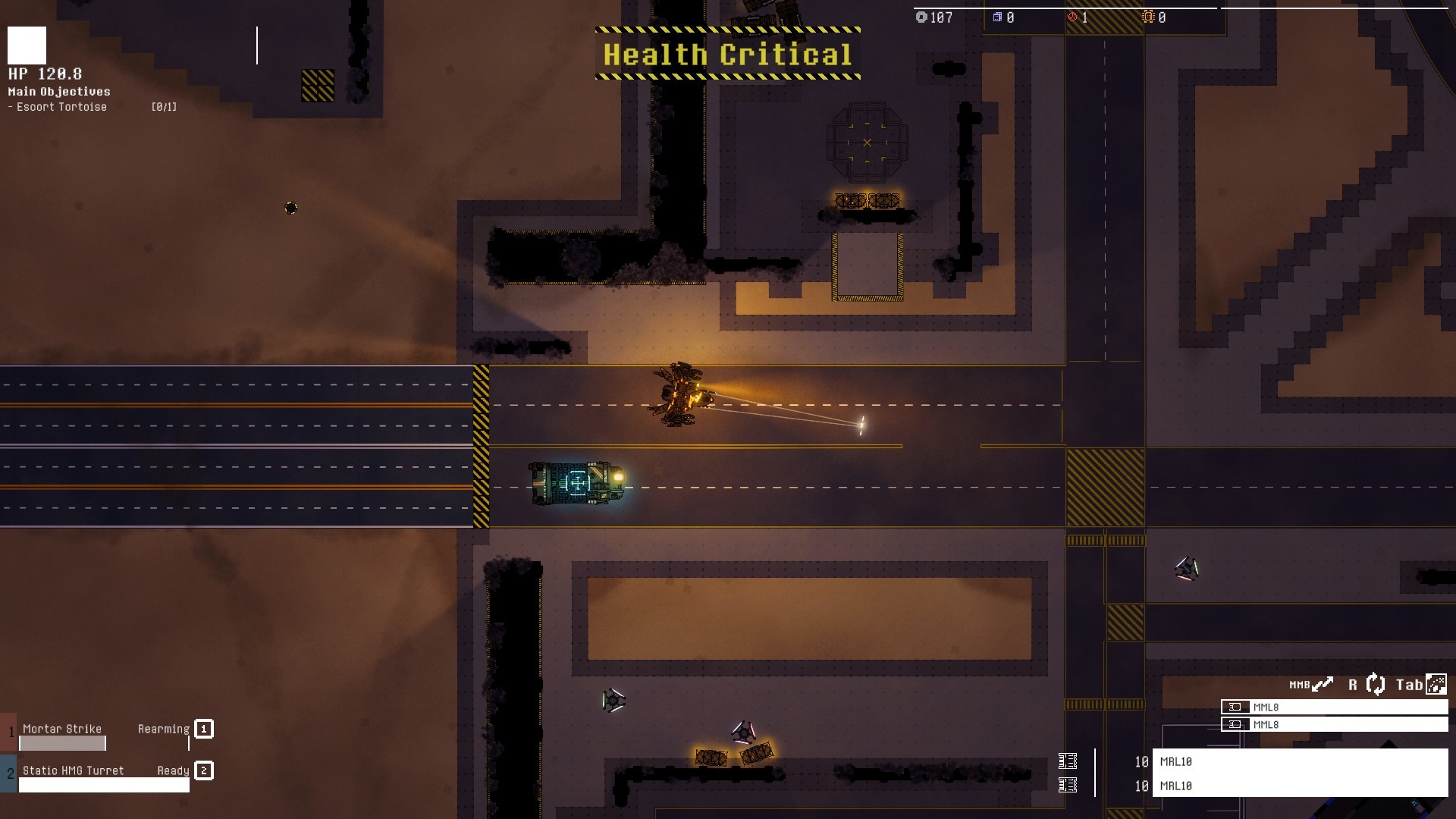Open the square map icon beside Tab
This screenshot has height=819, width=1456.
pyautogui.click(x=1436, y=685)
